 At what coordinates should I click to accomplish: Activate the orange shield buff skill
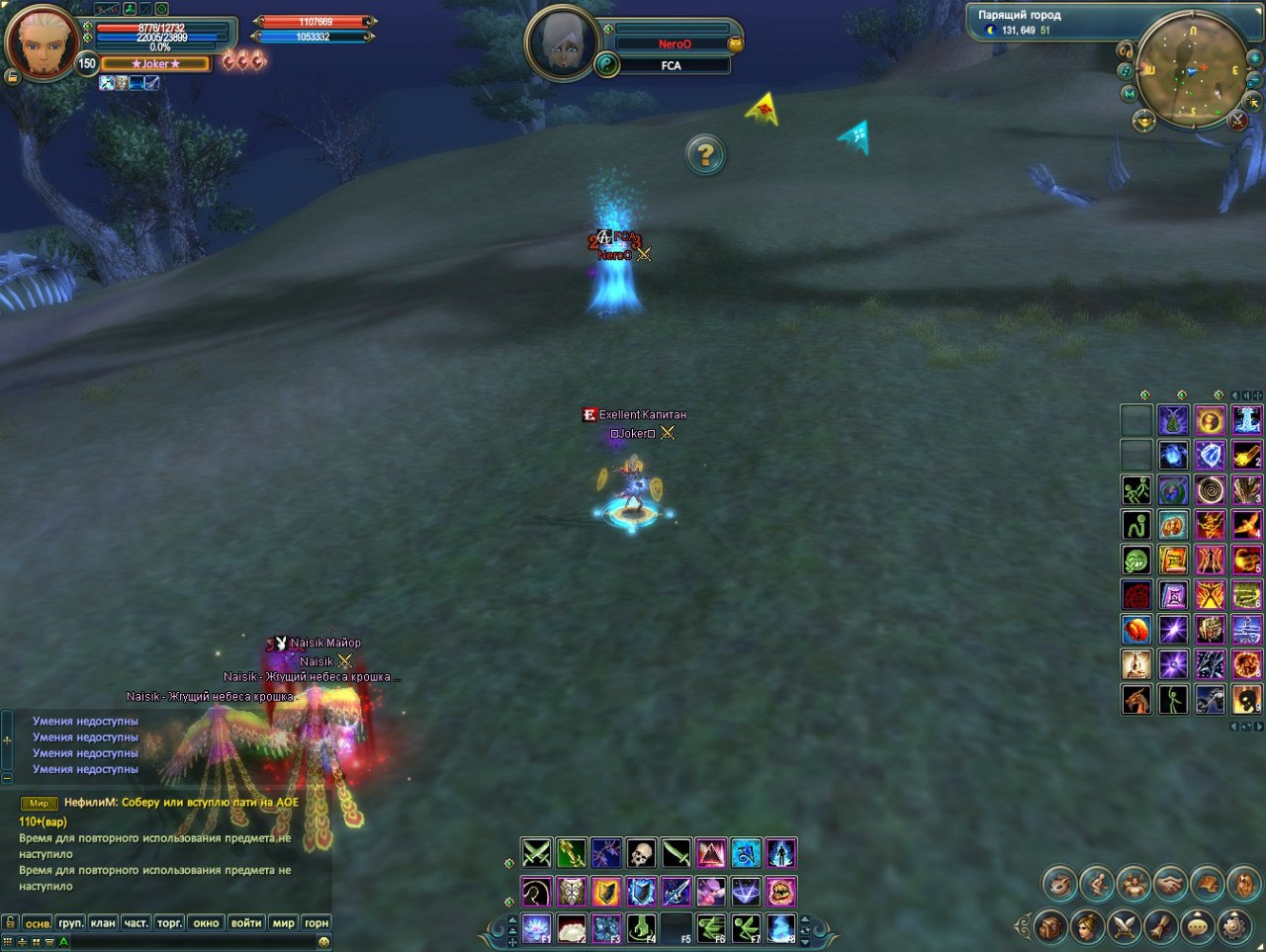pos(606,892)
